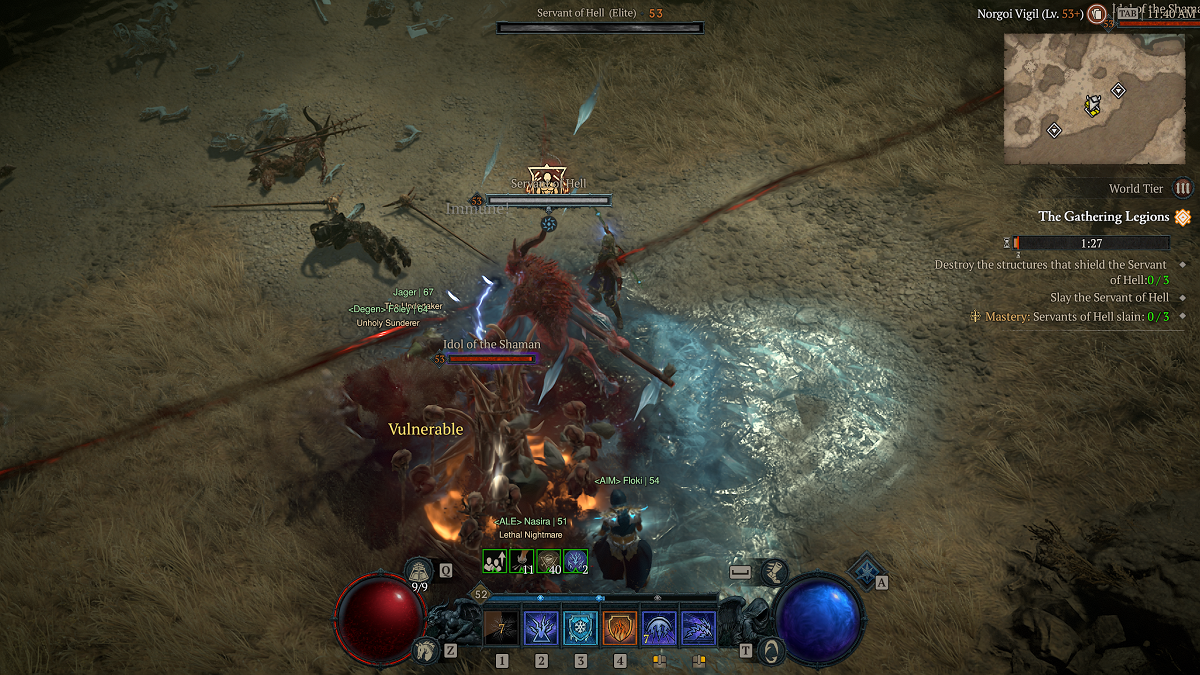The height and width of the screenshot is (675, 1200).
Task: Cast the purple lightning bolt skill
Action: point(698,629)
